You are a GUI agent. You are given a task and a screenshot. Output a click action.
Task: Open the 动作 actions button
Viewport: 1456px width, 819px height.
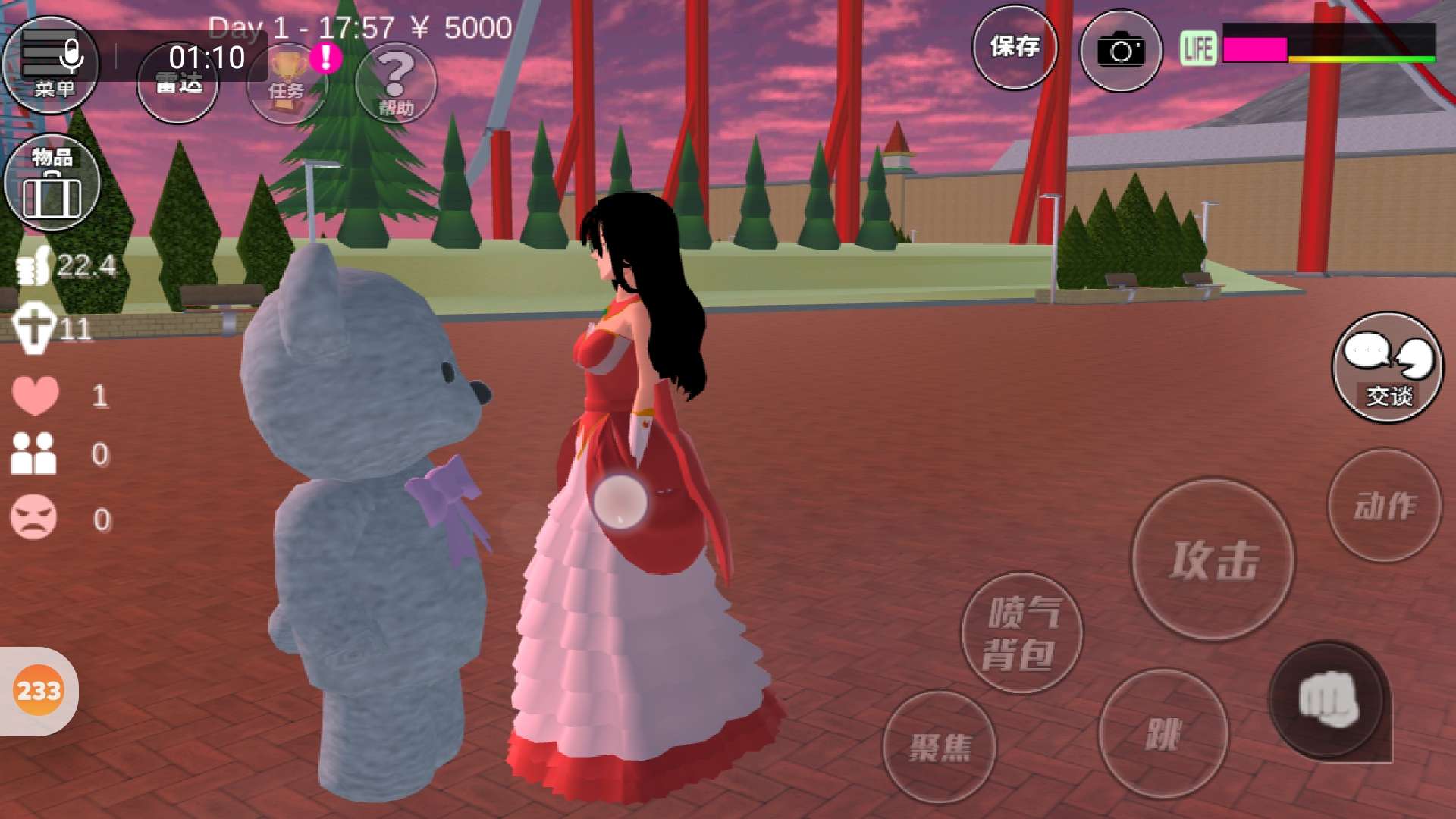coord(1385,506)
